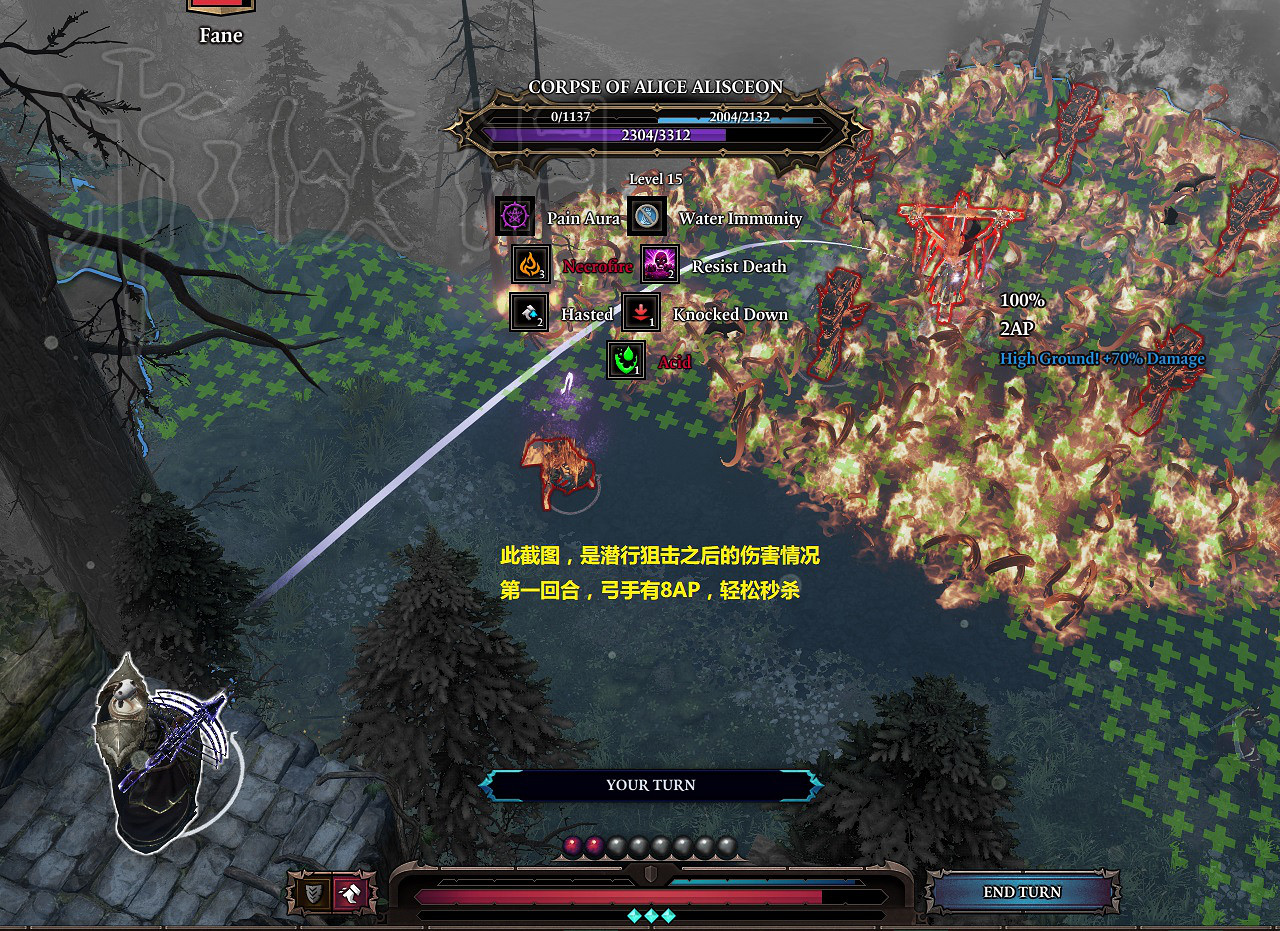
Task: Activate the red flee combat button
Action: pos(351,892)
